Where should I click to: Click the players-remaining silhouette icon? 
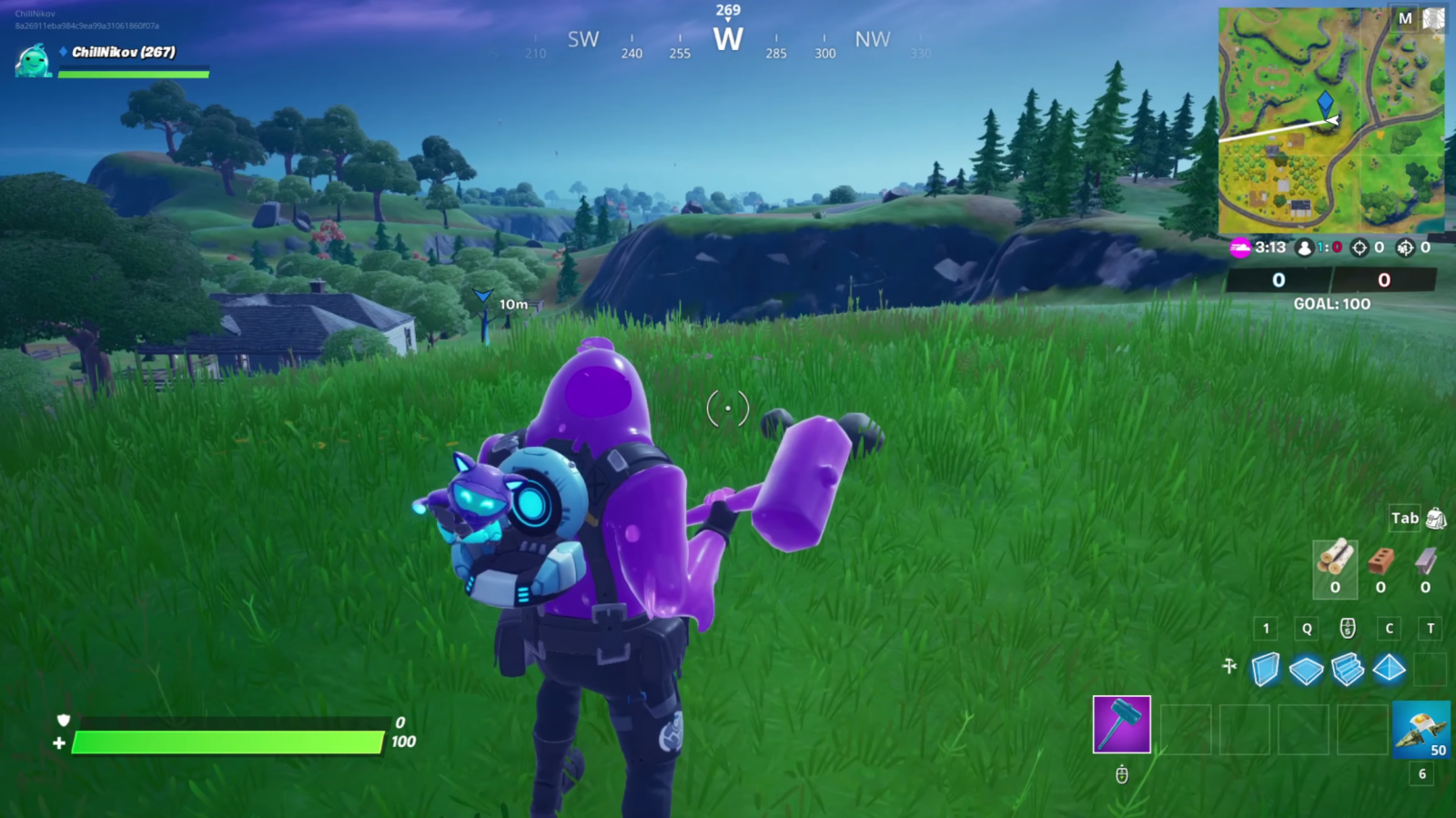tap(1304, 248)
